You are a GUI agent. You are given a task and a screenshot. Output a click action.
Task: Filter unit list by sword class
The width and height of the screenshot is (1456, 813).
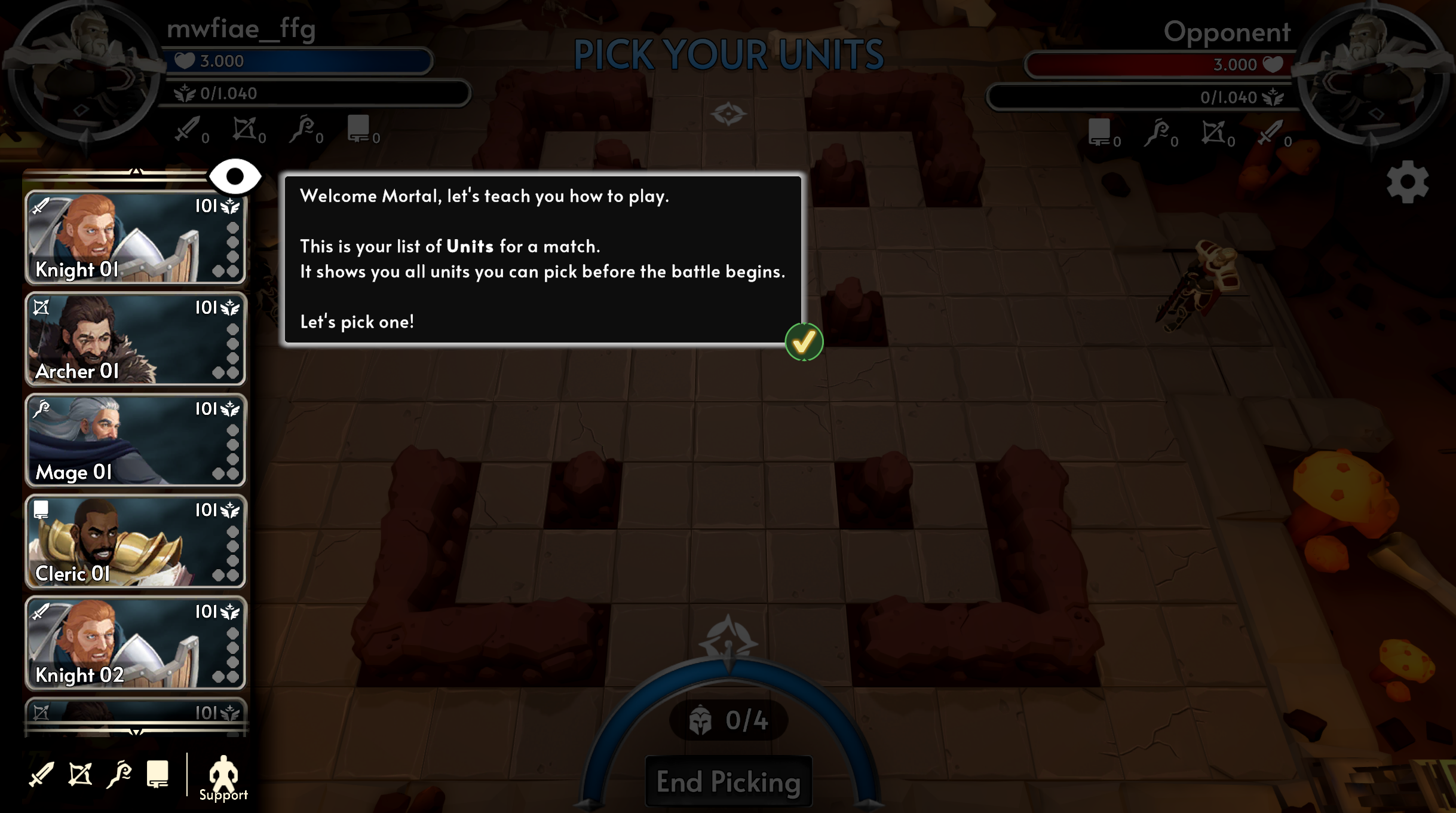coord(41,775)
